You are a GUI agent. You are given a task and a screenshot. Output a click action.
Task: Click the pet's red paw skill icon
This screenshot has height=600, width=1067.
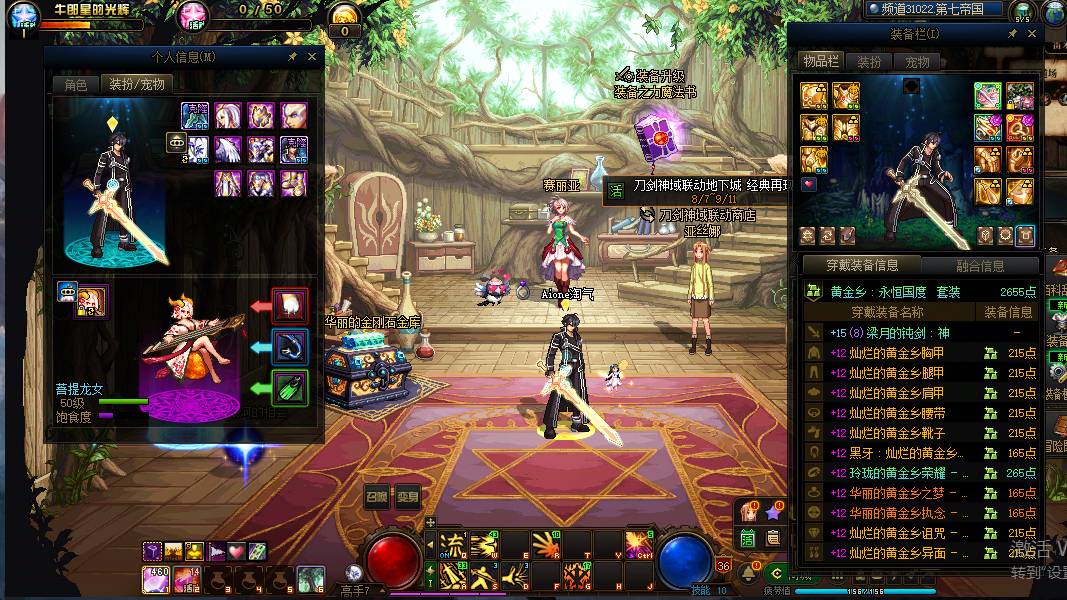pos(291,304)
